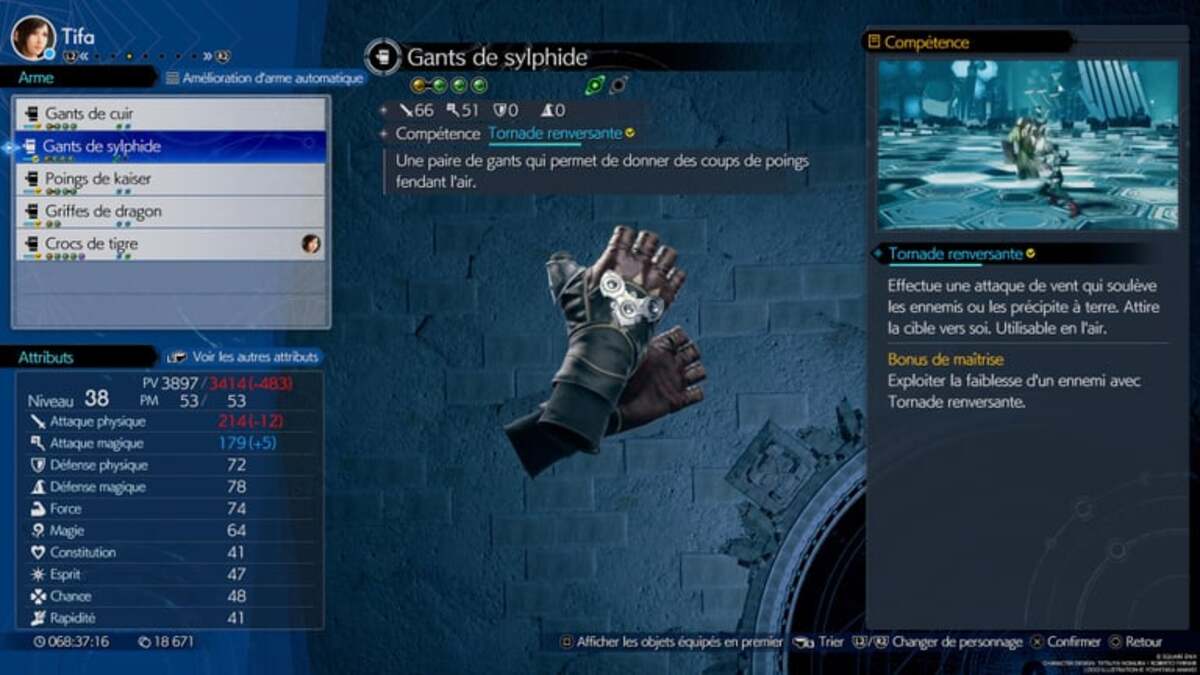The image size is (1200, 675).
Task: Choose Gants de sylphide in weapon list
Action: pyautogui.click(x=170, y=146)
